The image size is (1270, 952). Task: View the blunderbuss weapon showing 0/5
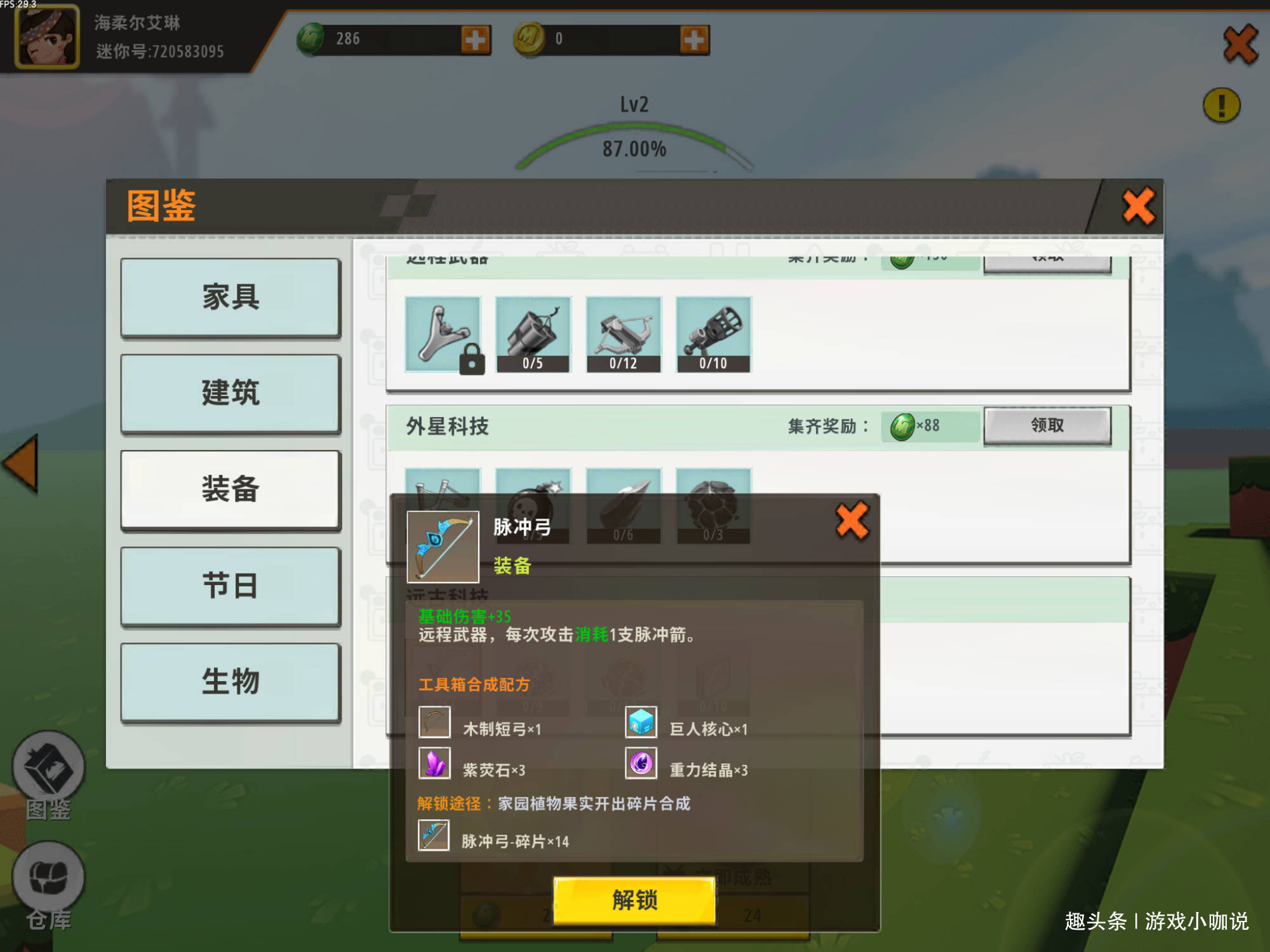(533, 334)
